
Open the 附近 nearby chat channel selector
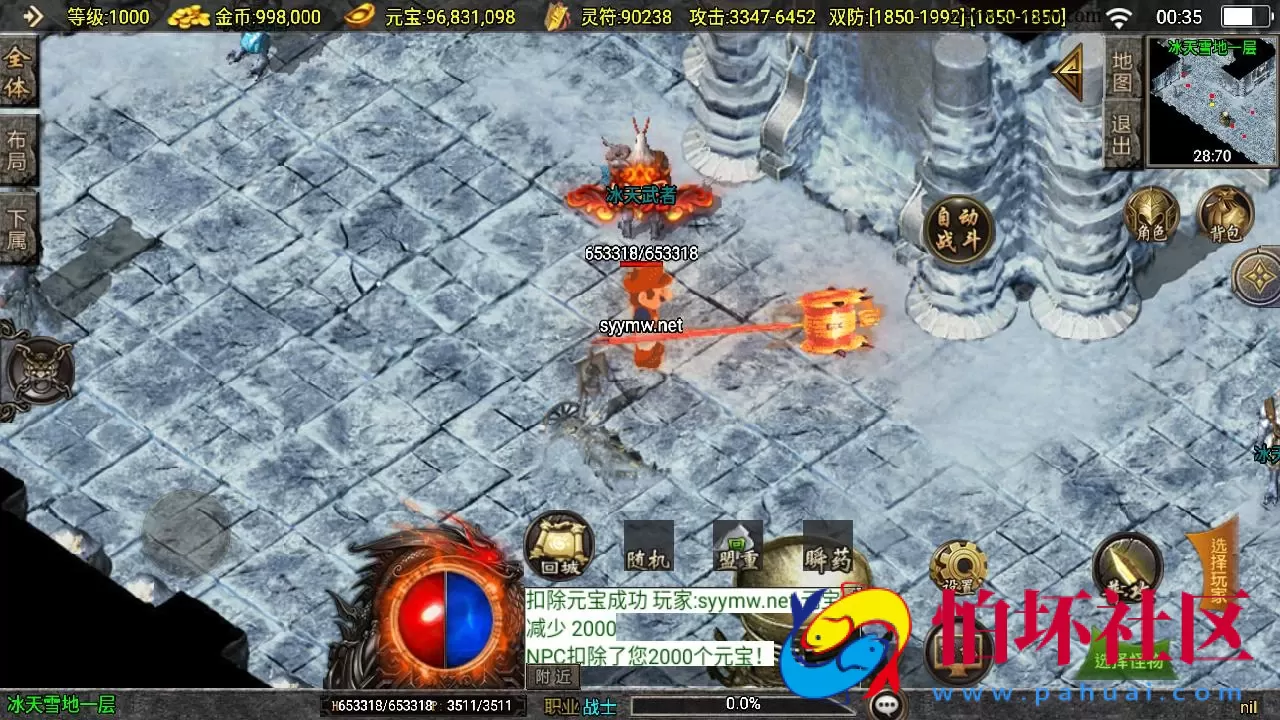tap(552, 677)
